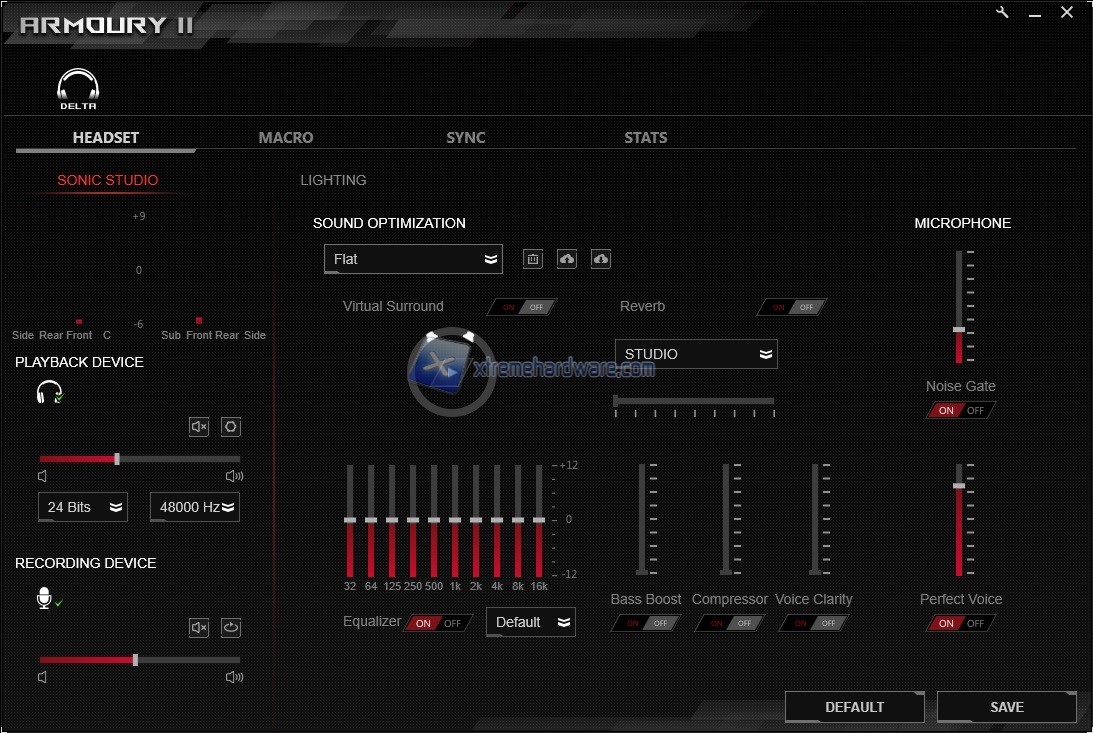1093x733 pixels.
Task: Open the 24 Bits depth dropdown
Action: (x=83, y=507)
